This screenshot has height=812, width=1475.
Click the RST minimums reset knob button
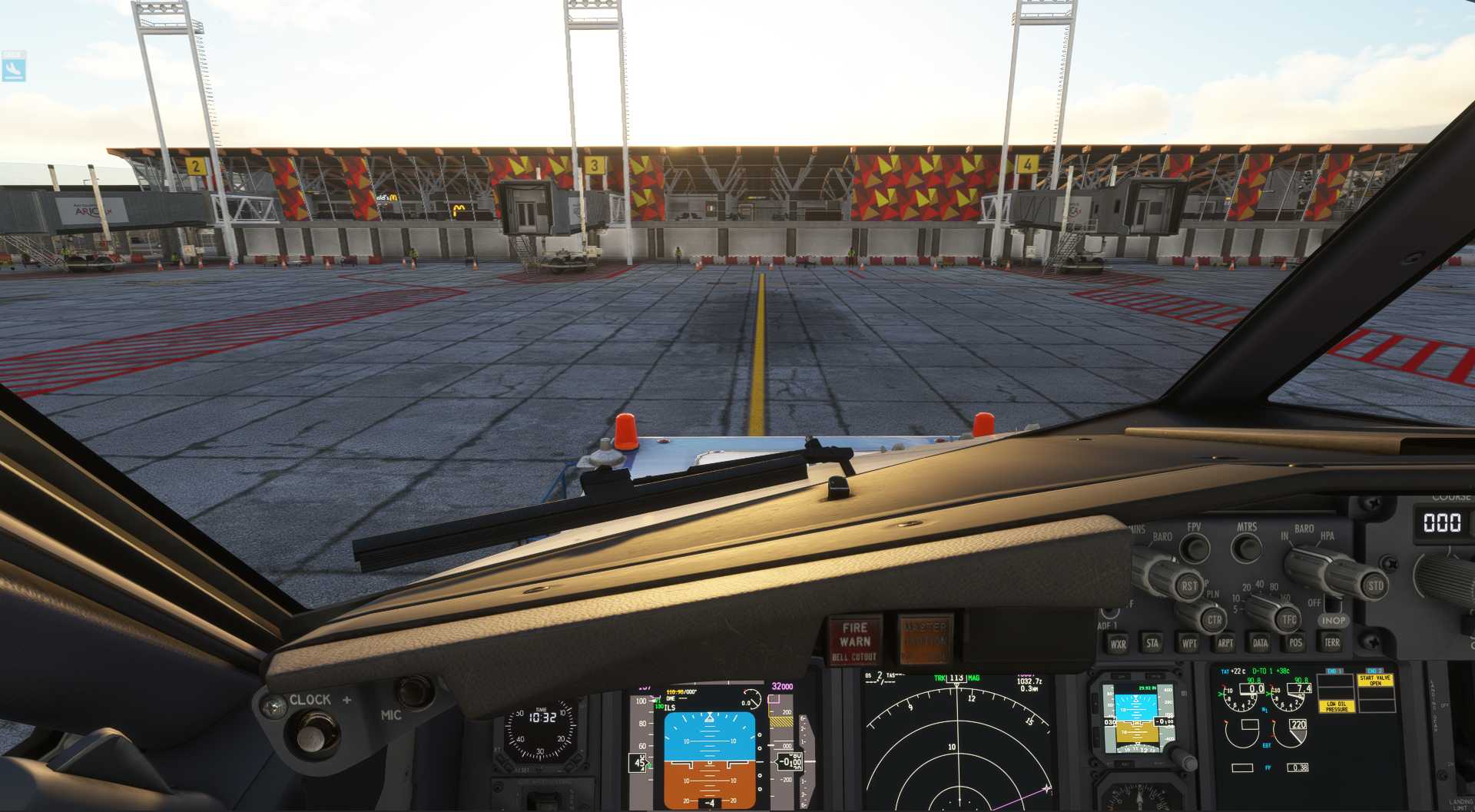[x=1188, y=586]
